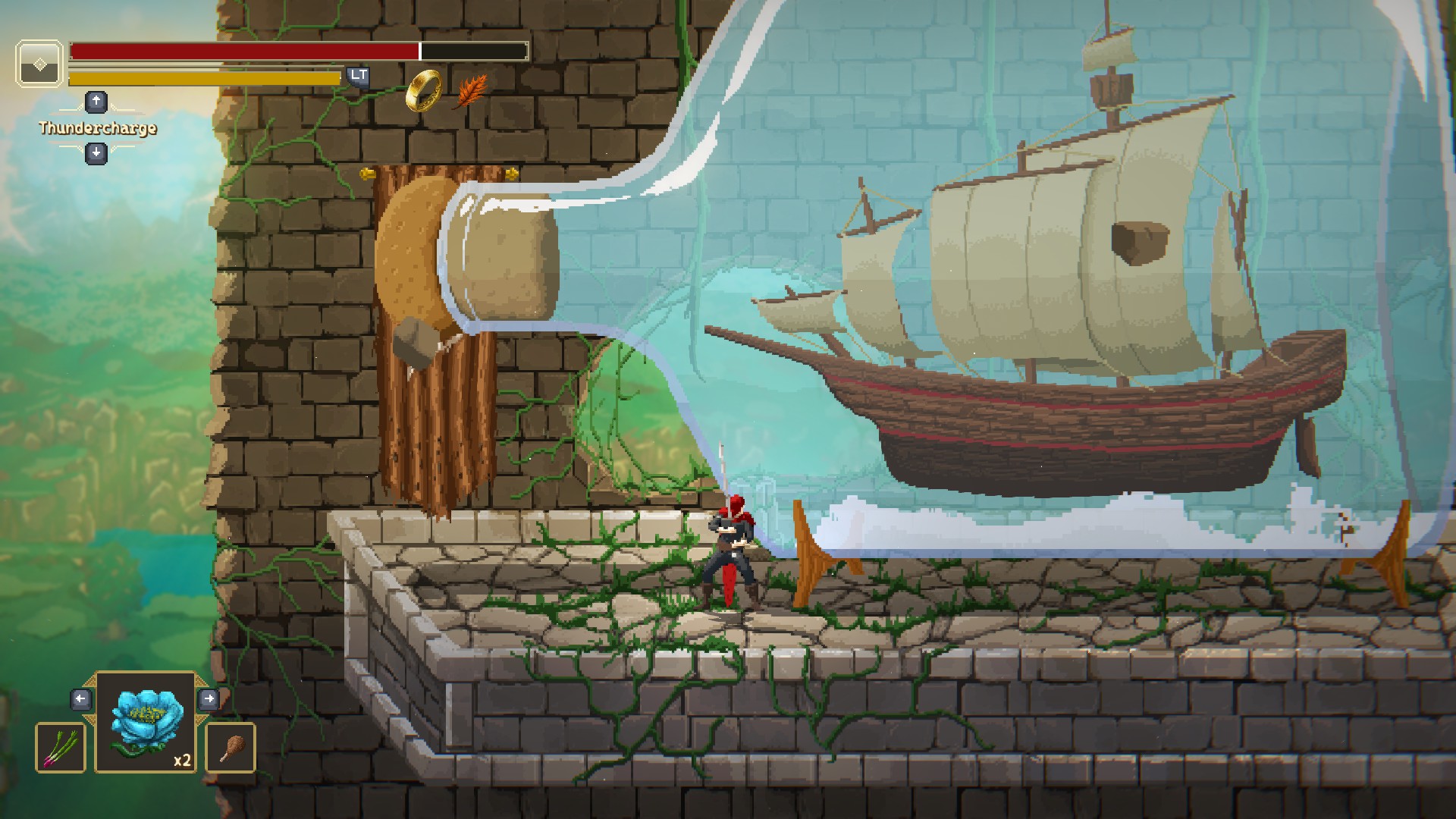The height and width of the screenshot is (819, 1456).
Task: Open the character portrait emblem
Action: tap(39, 64)
